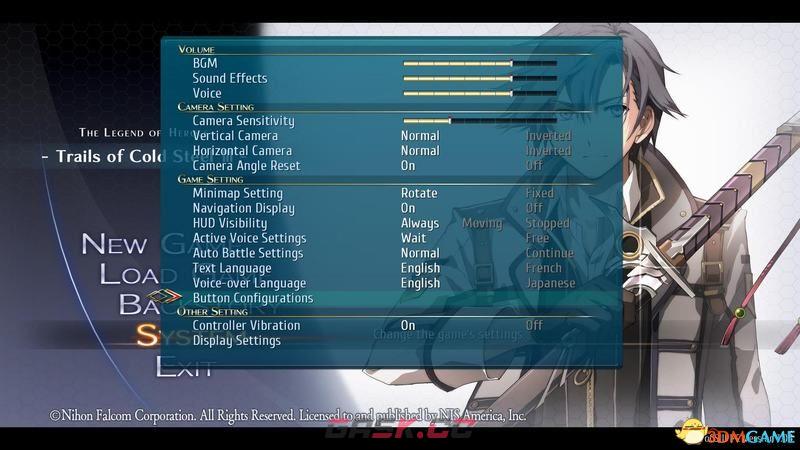Screen dimensions: 800x450
Task: Set HUD Visibility to Moving
Action: 482,223
